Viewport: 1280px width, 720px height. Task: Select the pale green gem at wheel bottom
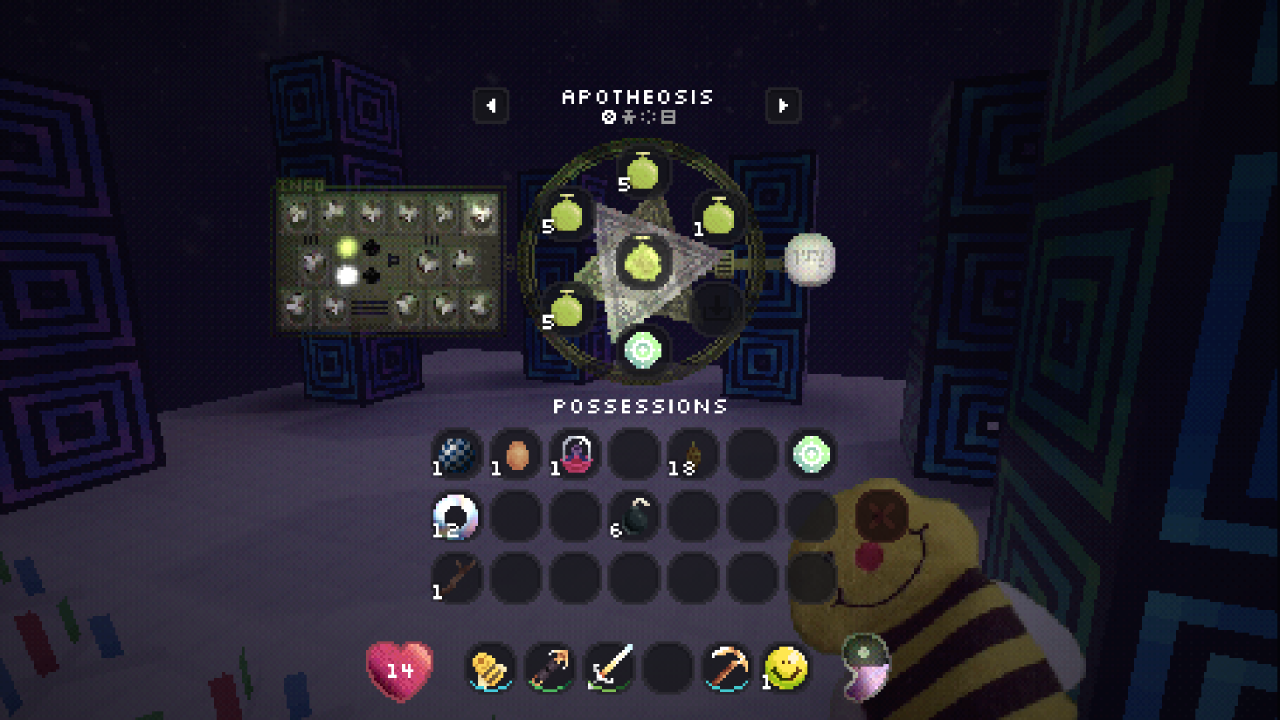tap(642, 349)
